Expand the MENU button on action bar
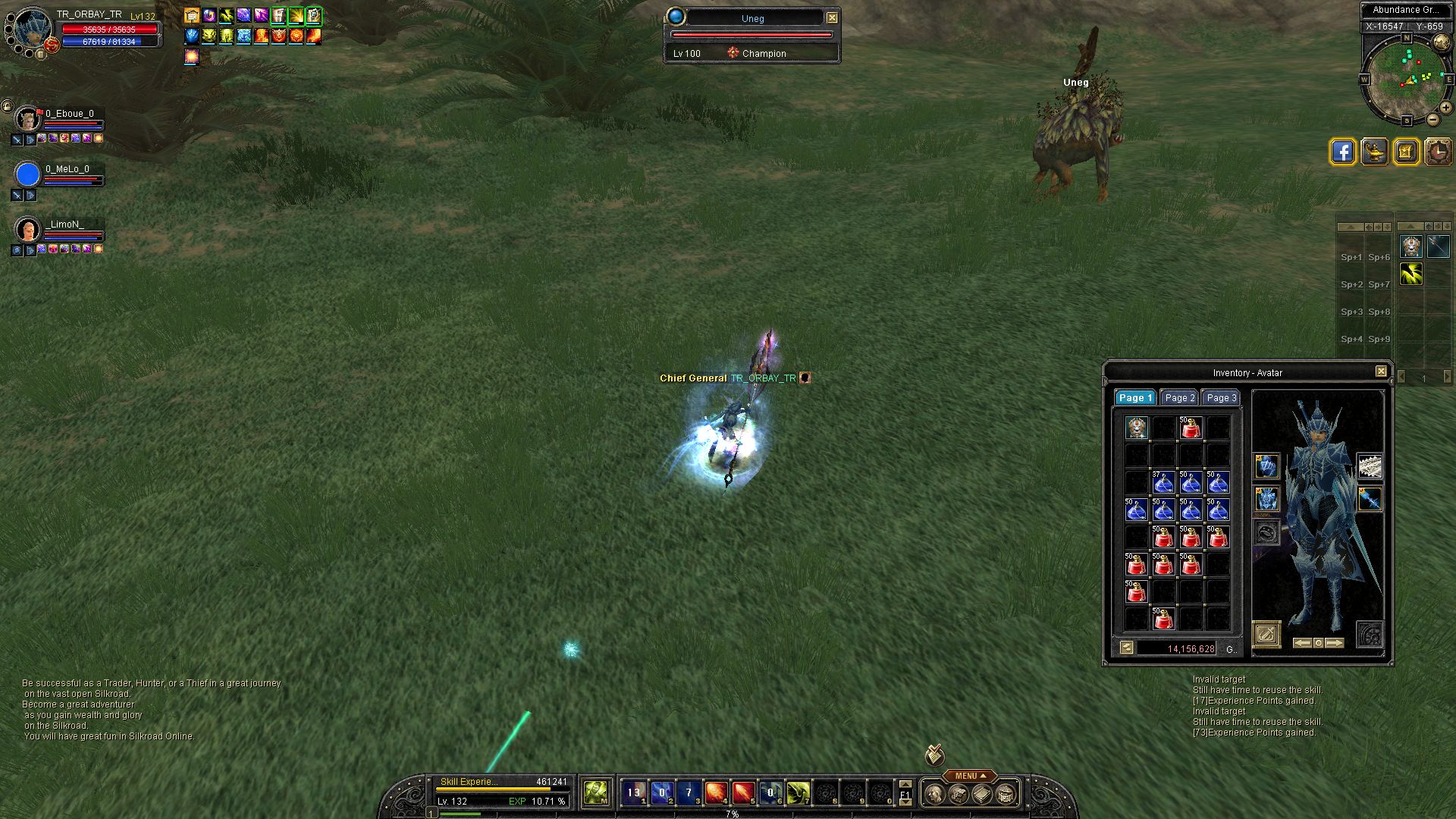Viewport: 1456px width, 819px height. pos(970,776)
